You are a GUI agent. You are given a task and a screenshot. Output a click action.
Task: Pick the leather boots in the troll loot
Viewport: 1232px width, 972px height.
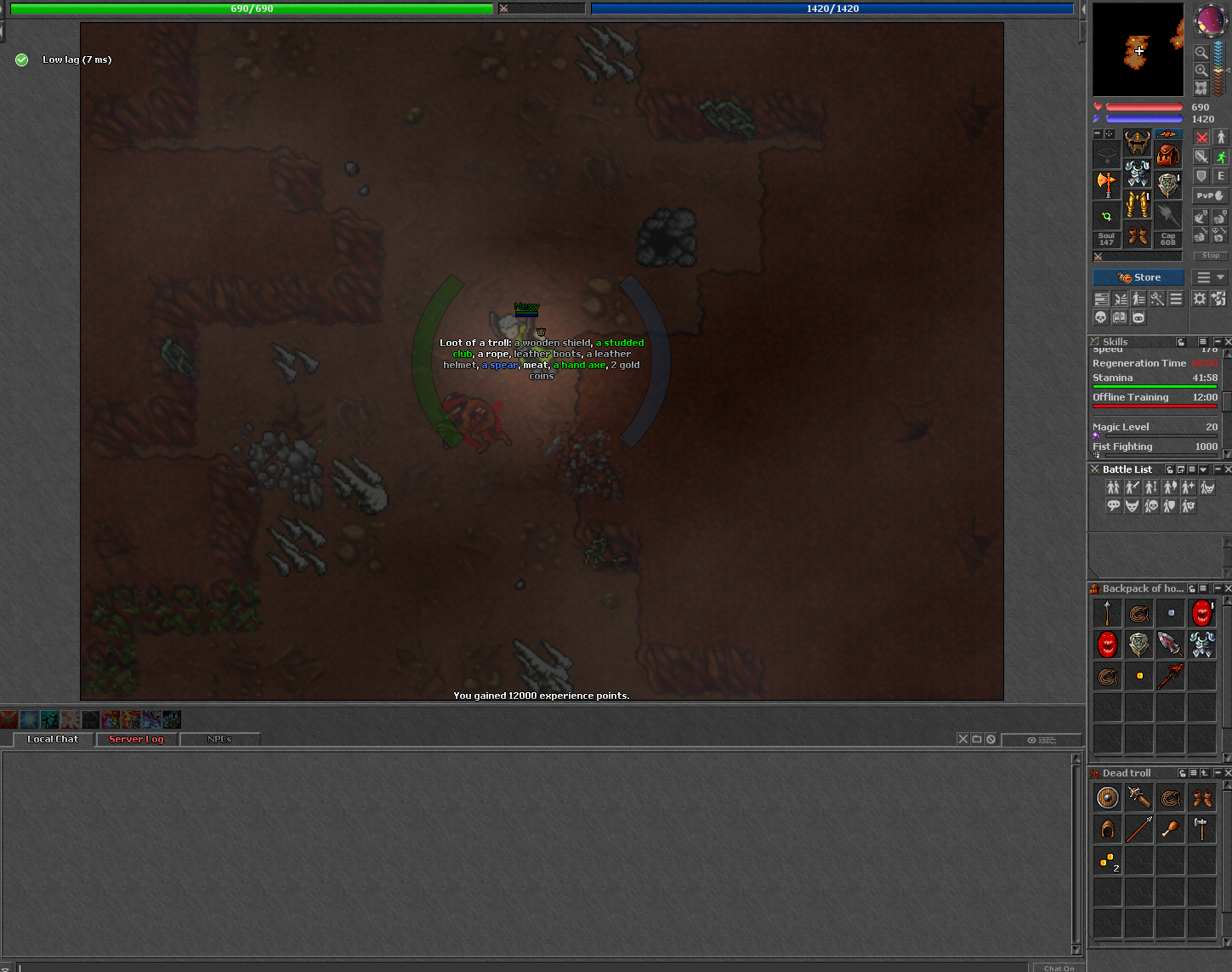[x=1201, y=798]
